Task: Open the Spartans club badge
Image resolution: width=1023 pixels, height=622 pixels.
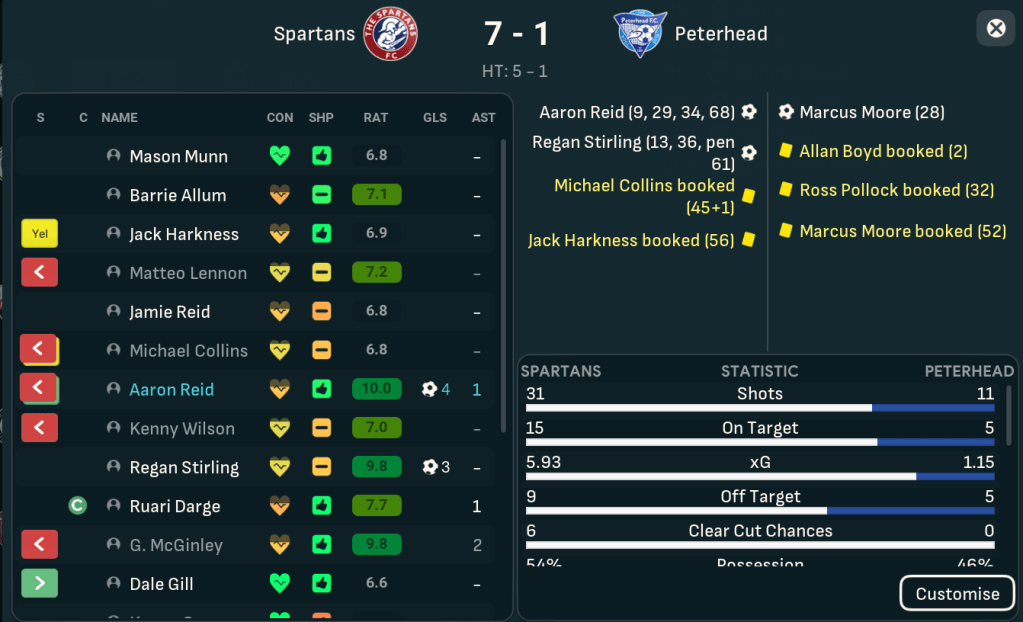Action: coord(391,34)
